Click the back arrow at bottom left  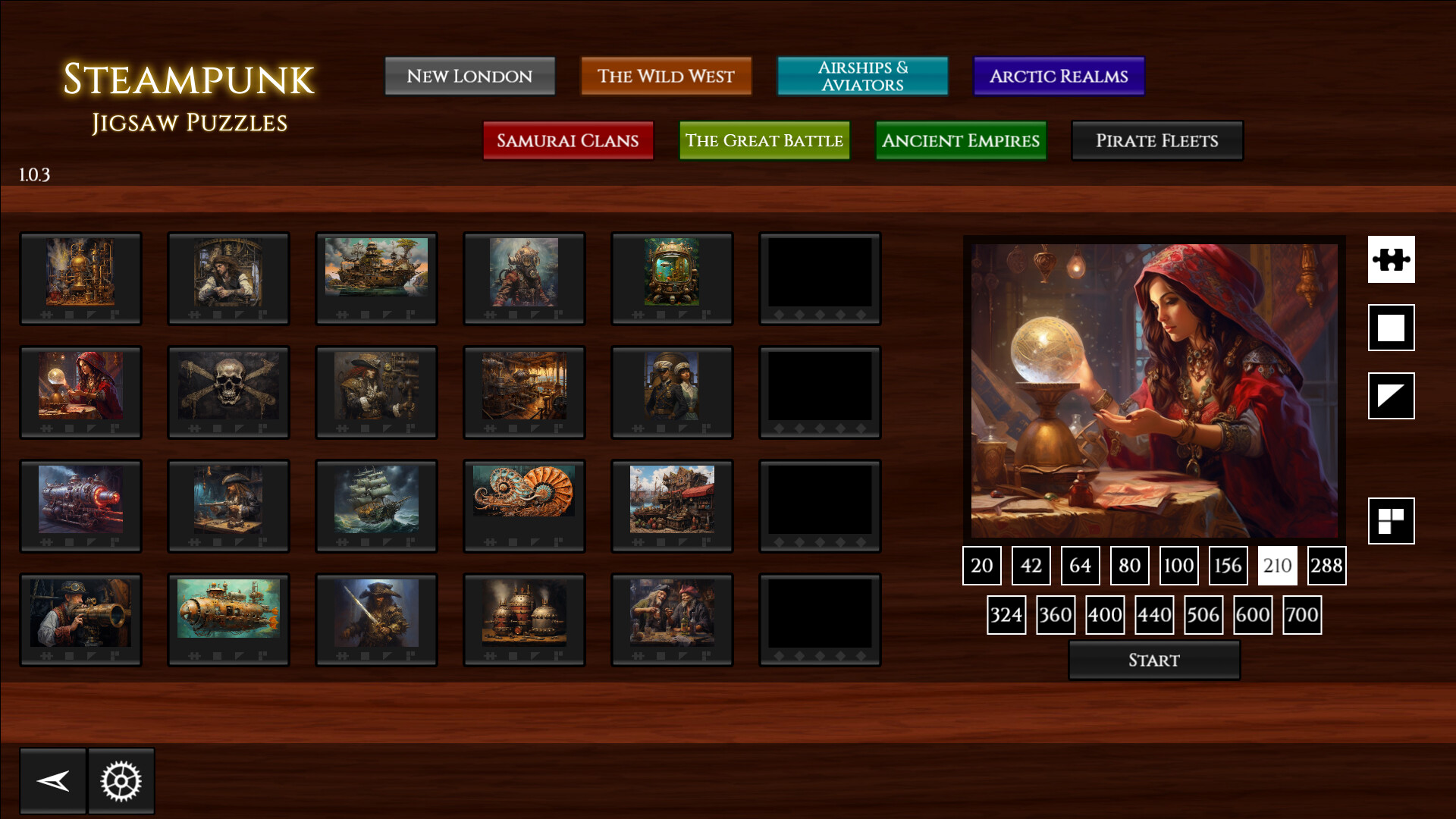[x=52, y=780]
